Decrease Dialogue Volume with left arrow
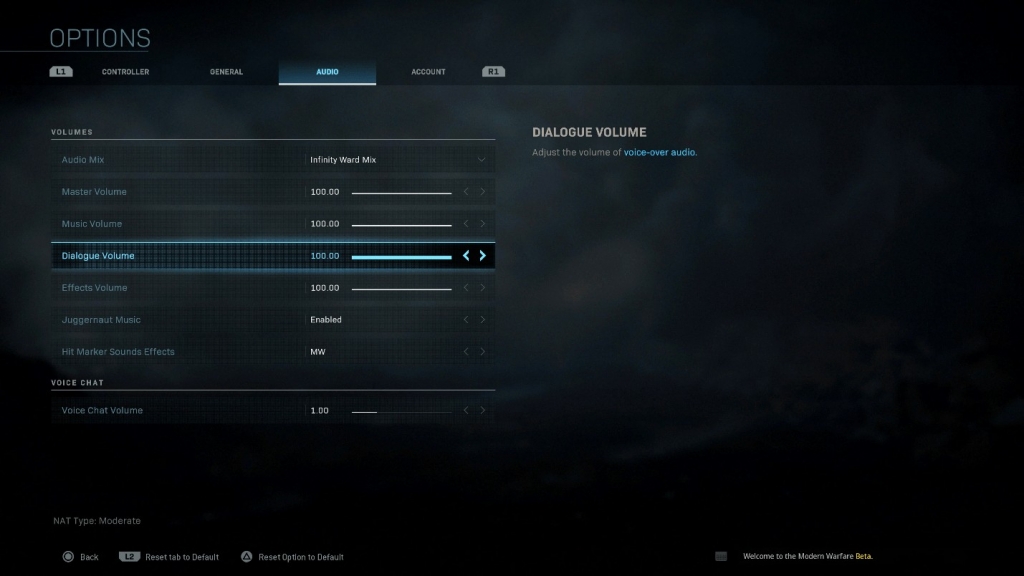1024x576 pixels. pyautogui.click(x=466, y=256)
